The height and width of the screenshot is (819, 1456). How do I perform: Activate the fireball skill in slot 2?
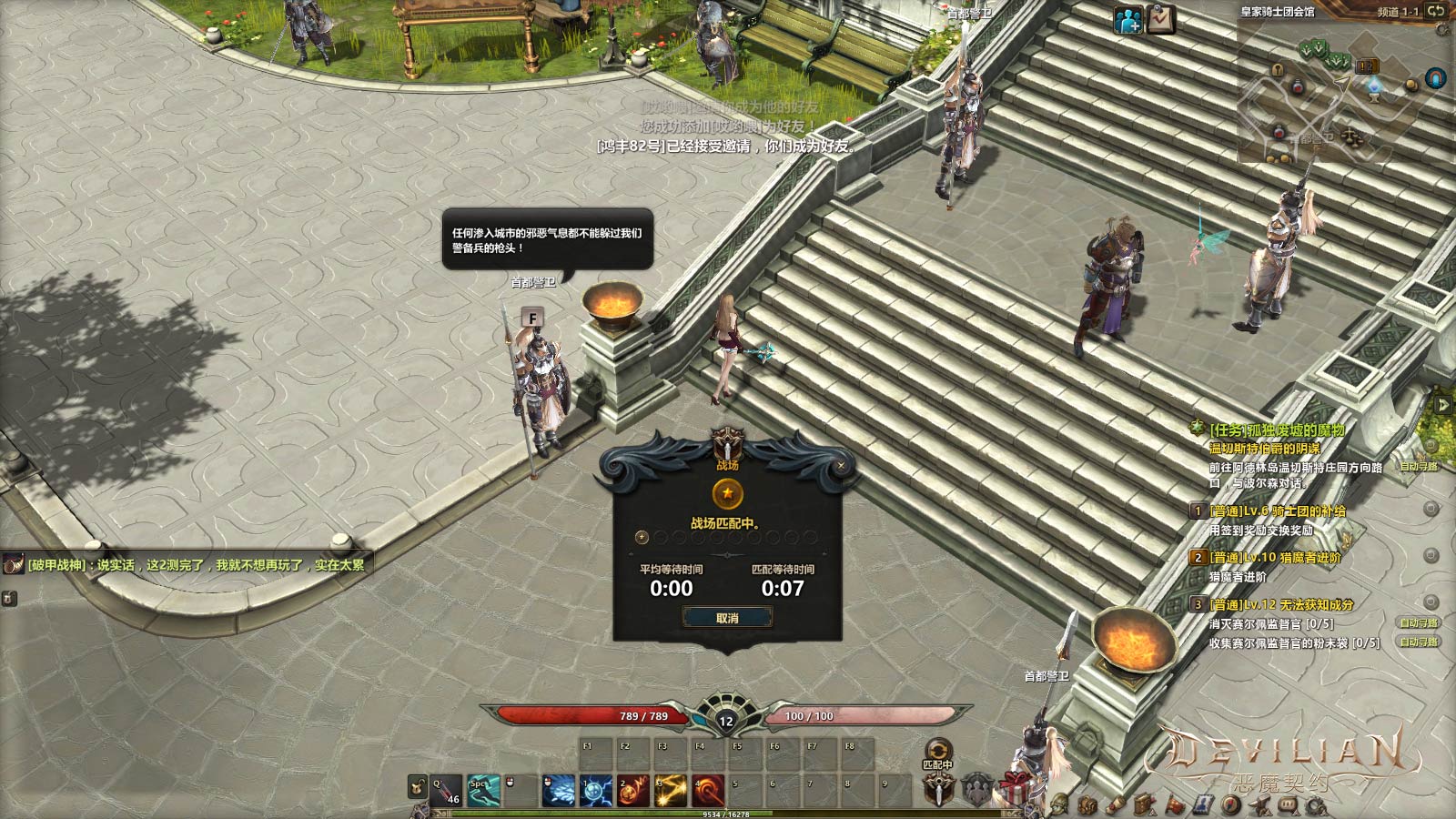[x=633, y=790]
